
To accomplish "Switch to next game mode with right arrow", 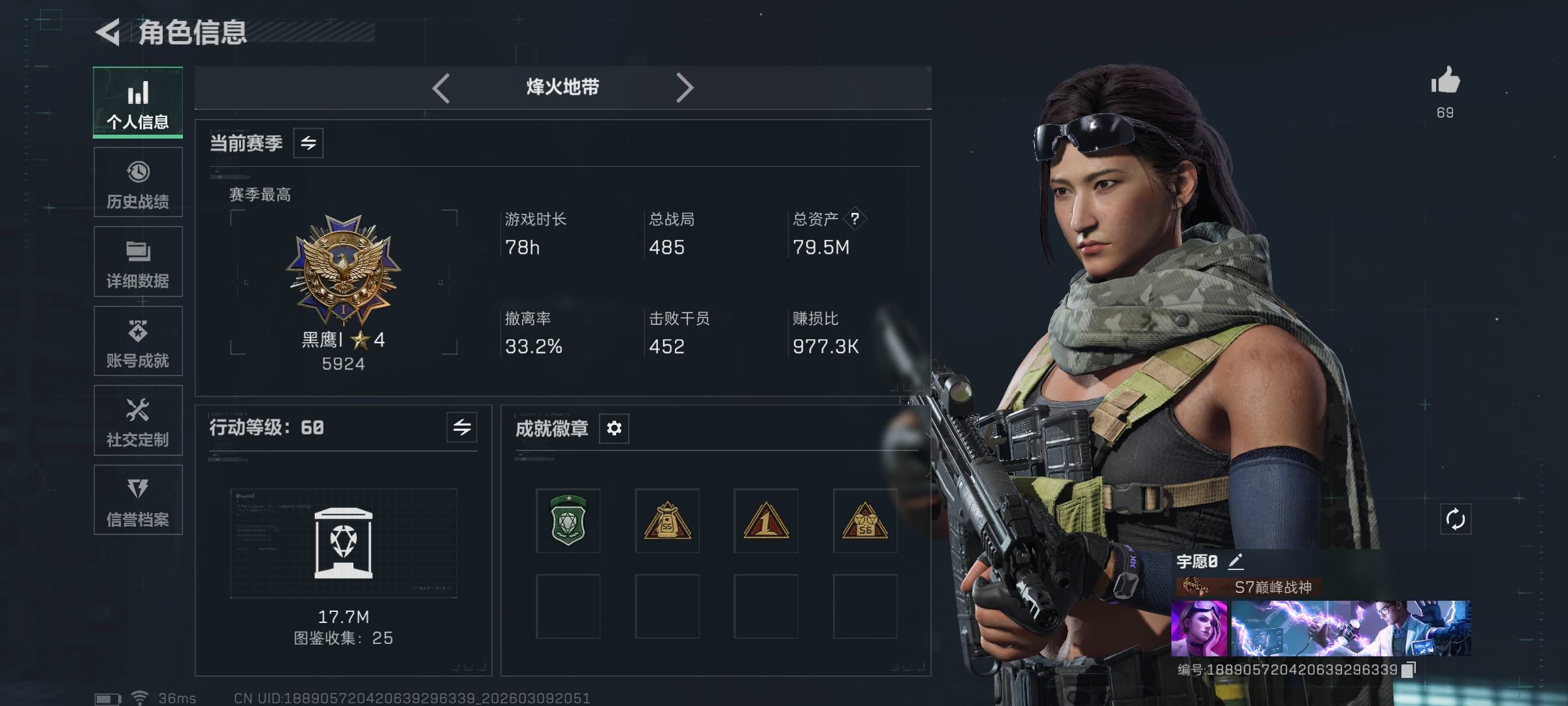I will pyautogui.click(x=684, y=88).
